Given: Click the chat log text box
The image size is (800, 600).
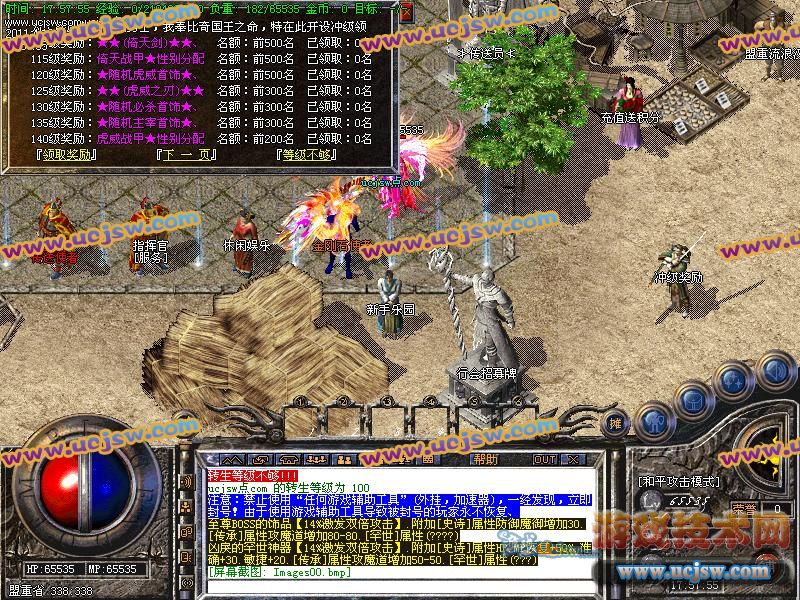Looking at the screenshot, I should (400, 520).
